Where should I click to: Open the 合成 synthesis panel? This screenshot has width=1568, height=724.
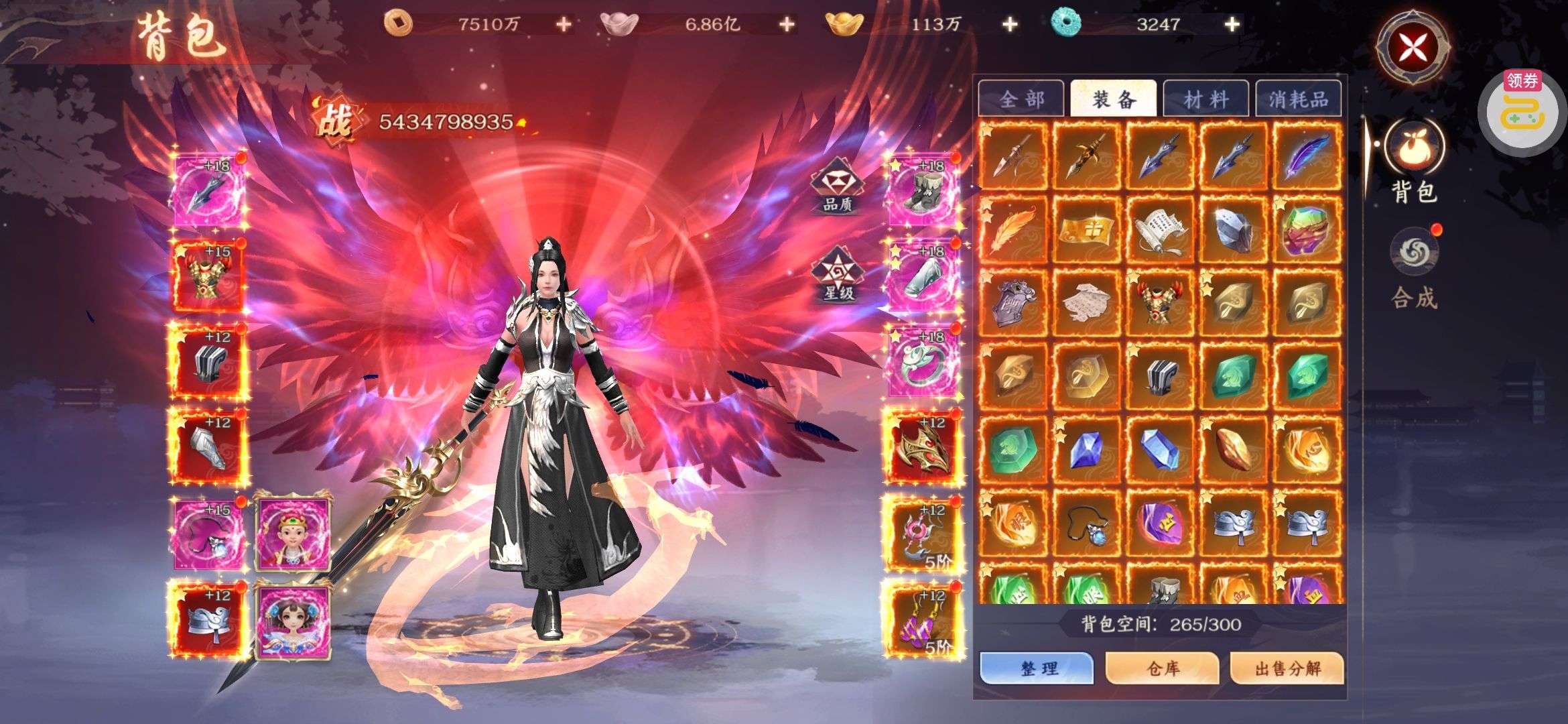(x=1414, y=268)
